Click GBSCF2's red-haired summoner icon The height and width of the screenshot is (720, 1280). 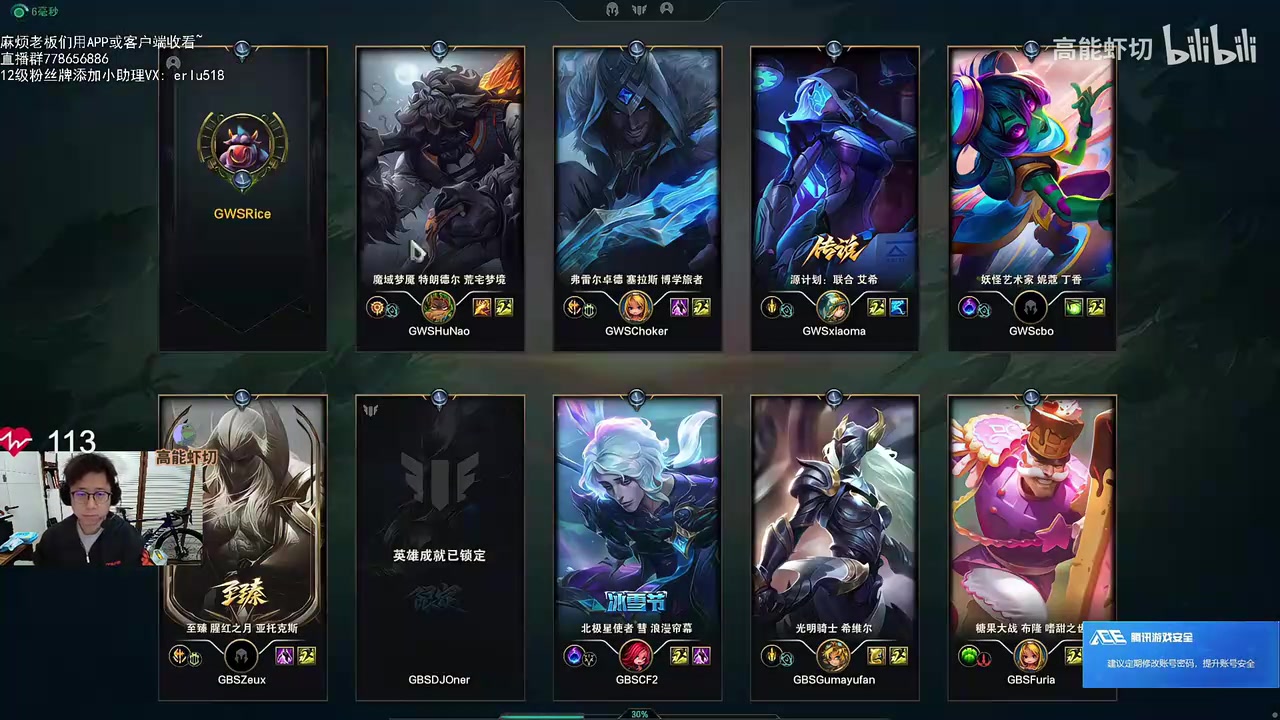(x=636, y=656)
